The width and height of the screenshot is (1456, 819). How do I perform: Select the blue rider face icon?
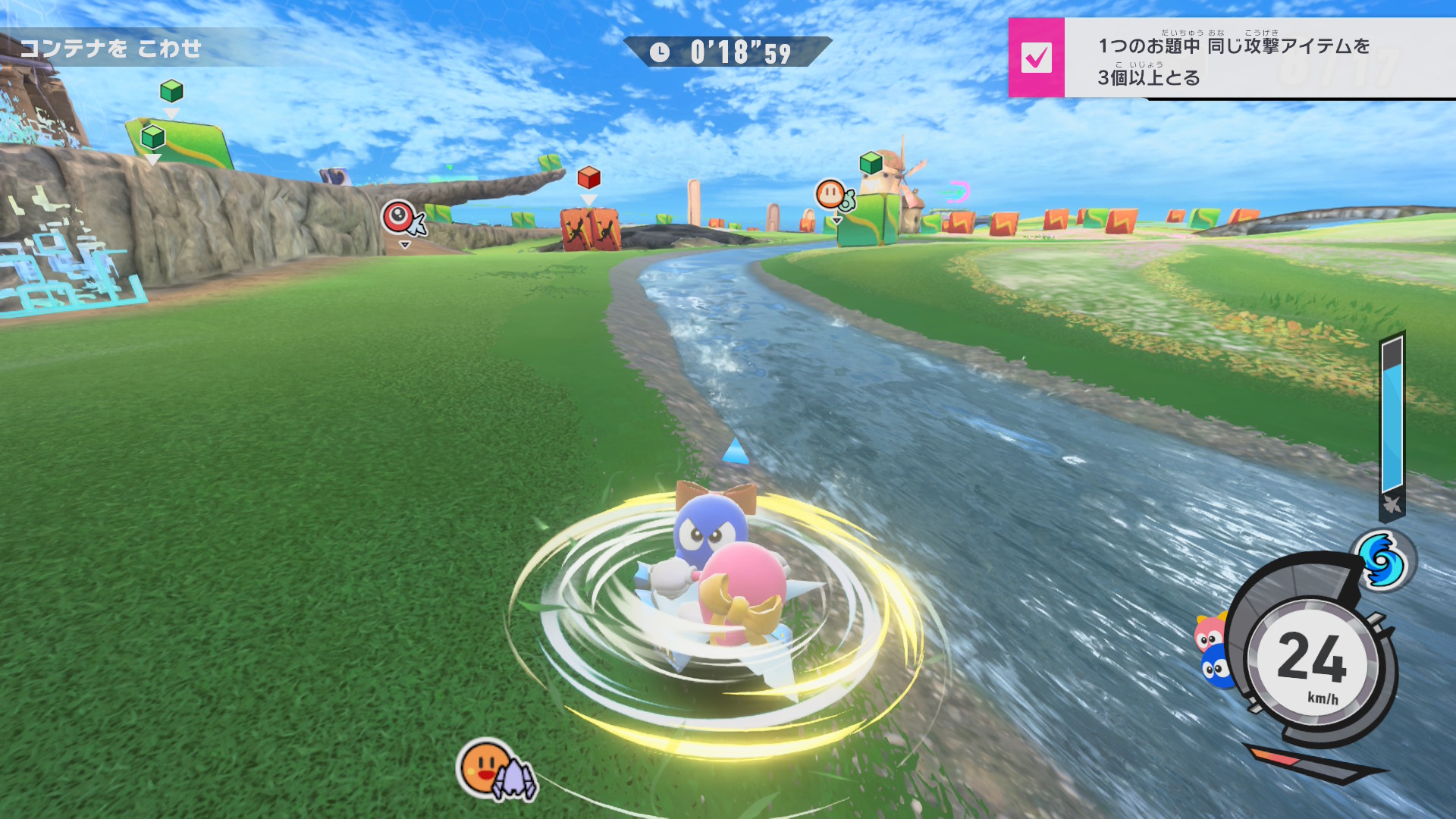(1215, 669)
